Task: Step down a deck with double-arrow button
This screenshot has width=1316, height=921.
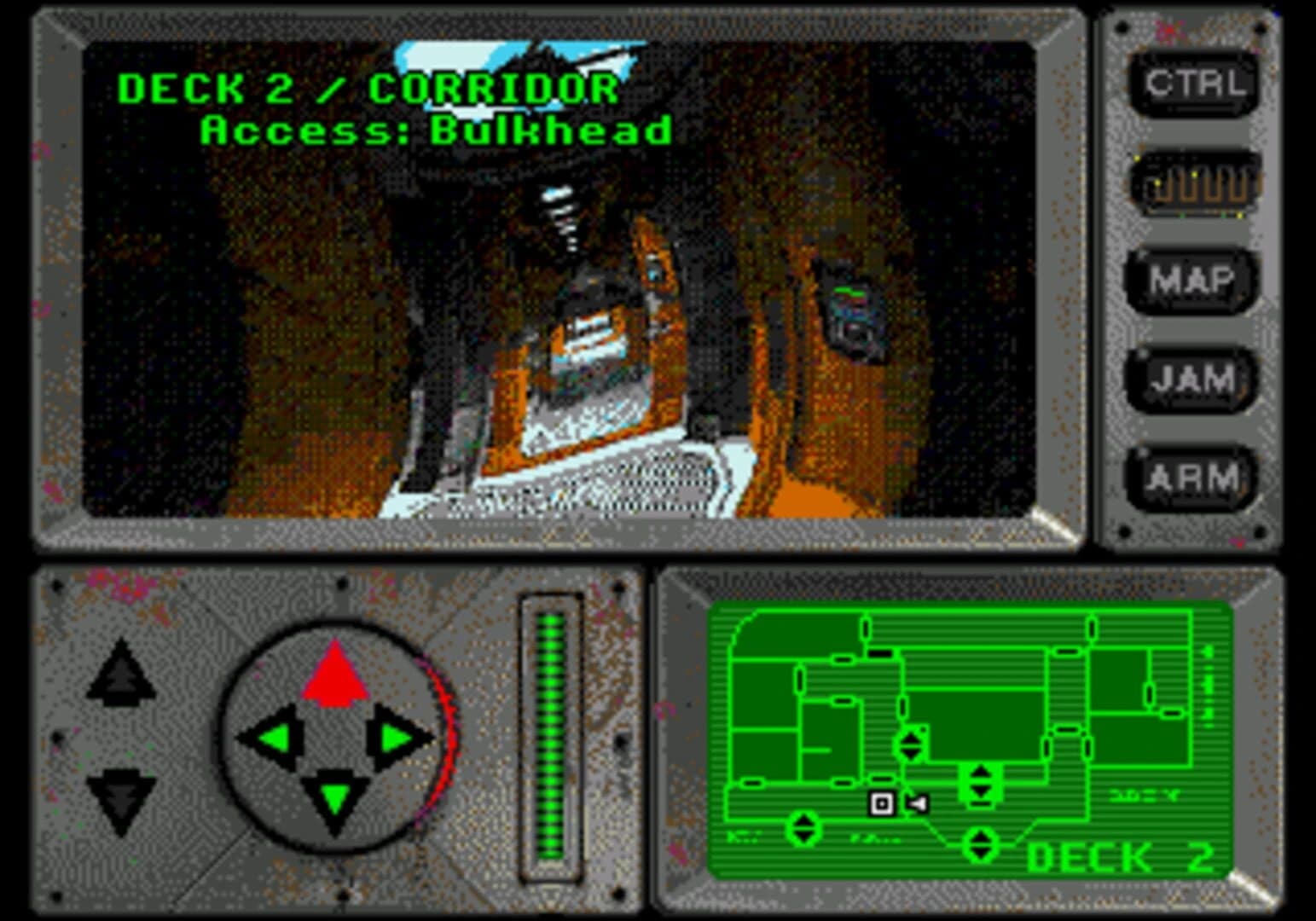Action: pyautogui.click(x=119, y=797)
